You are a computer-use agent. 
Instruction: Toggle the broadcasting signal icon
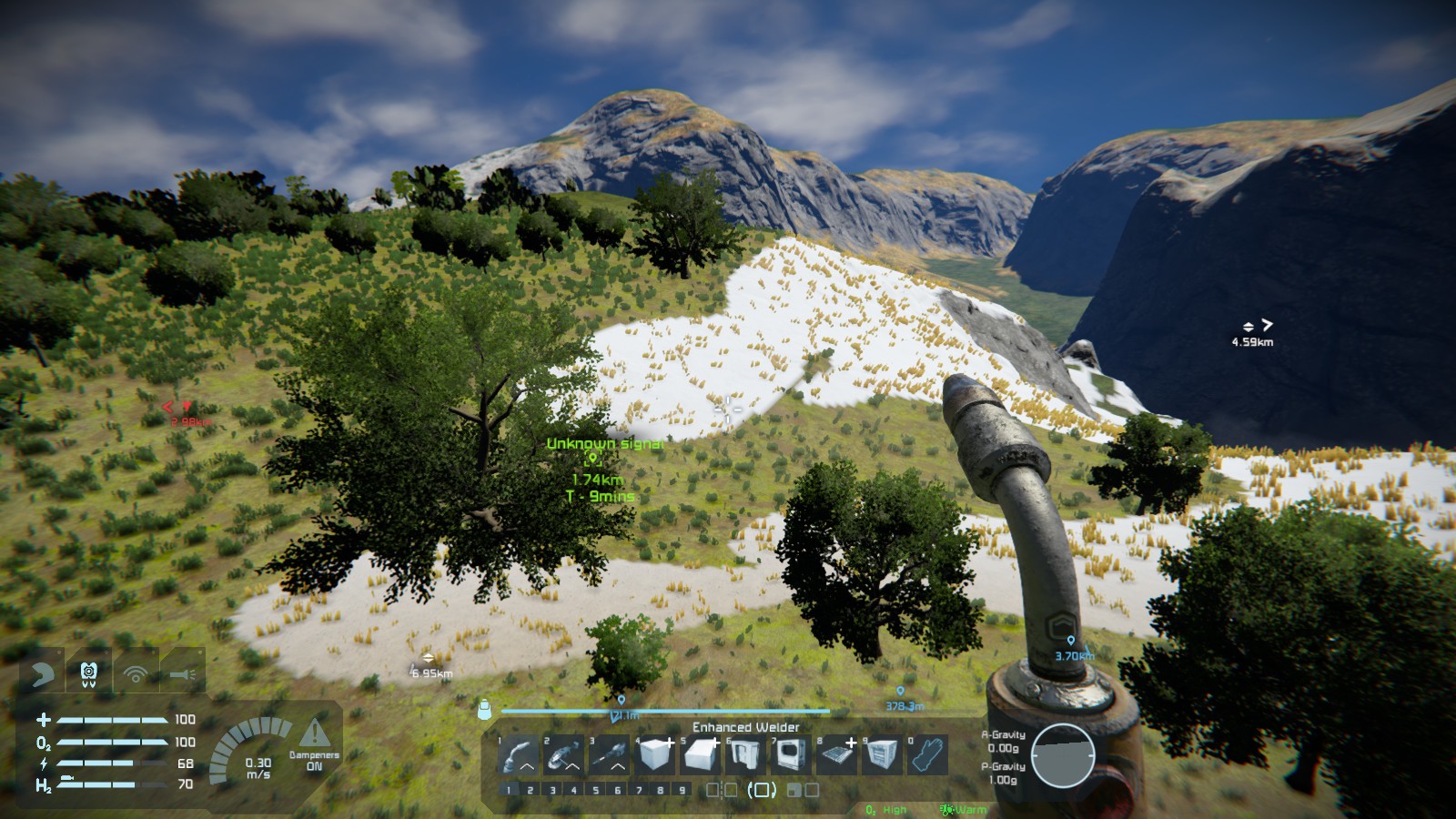click(136, 674)
